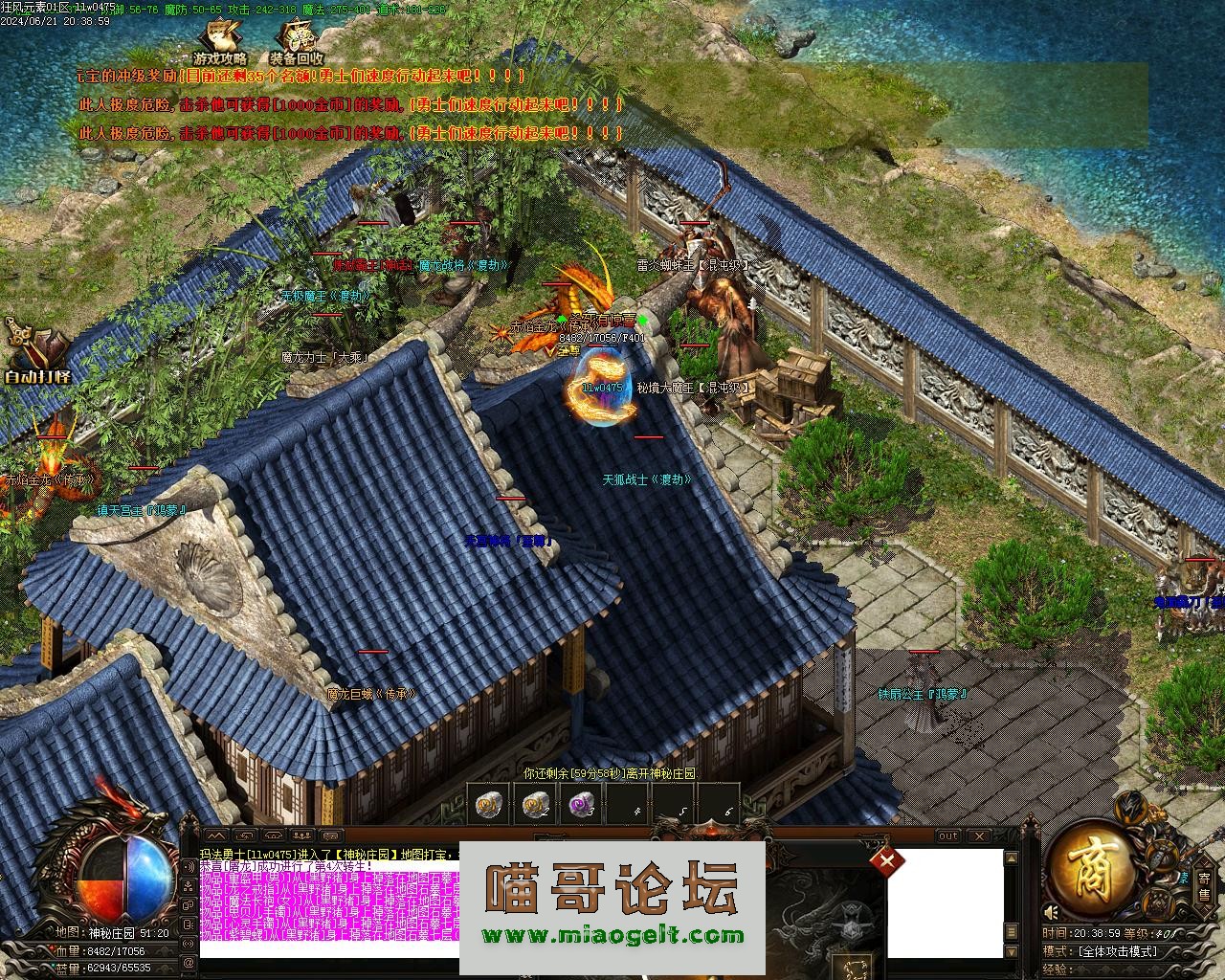
Task: Open the 寄售 consignment panel
Action: (1204, 885)
